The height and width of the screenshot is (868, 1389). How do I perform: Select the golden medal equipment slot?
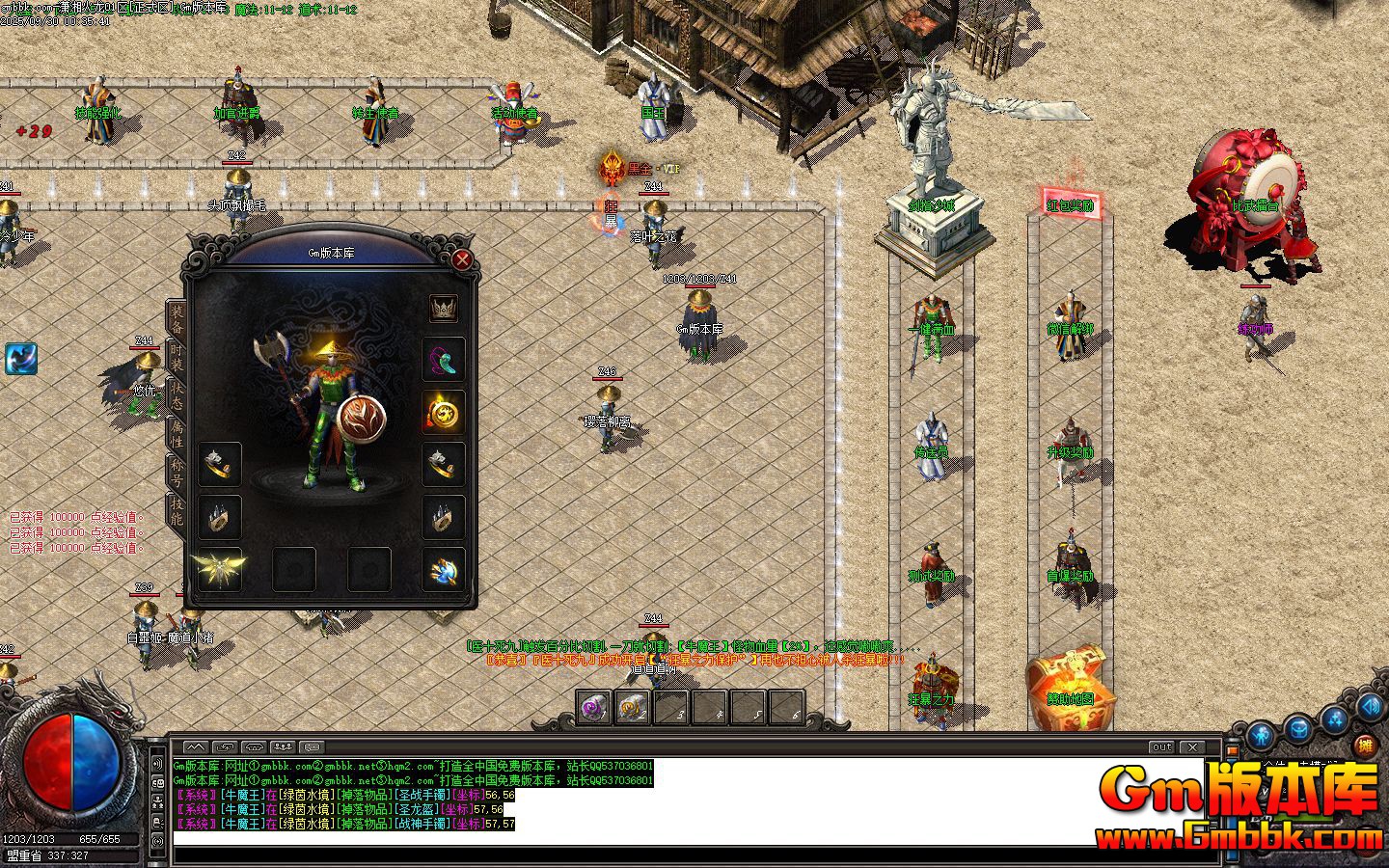444,413
